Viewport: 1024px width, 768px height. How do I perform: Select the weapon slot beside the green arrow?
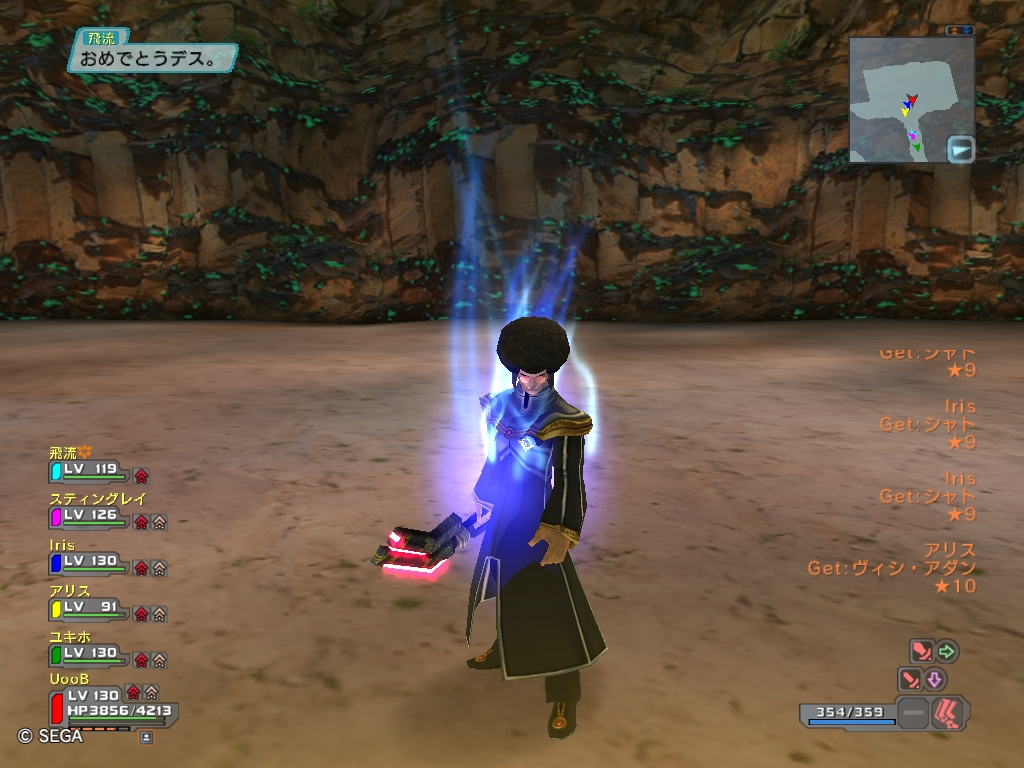tap(921, 652)
